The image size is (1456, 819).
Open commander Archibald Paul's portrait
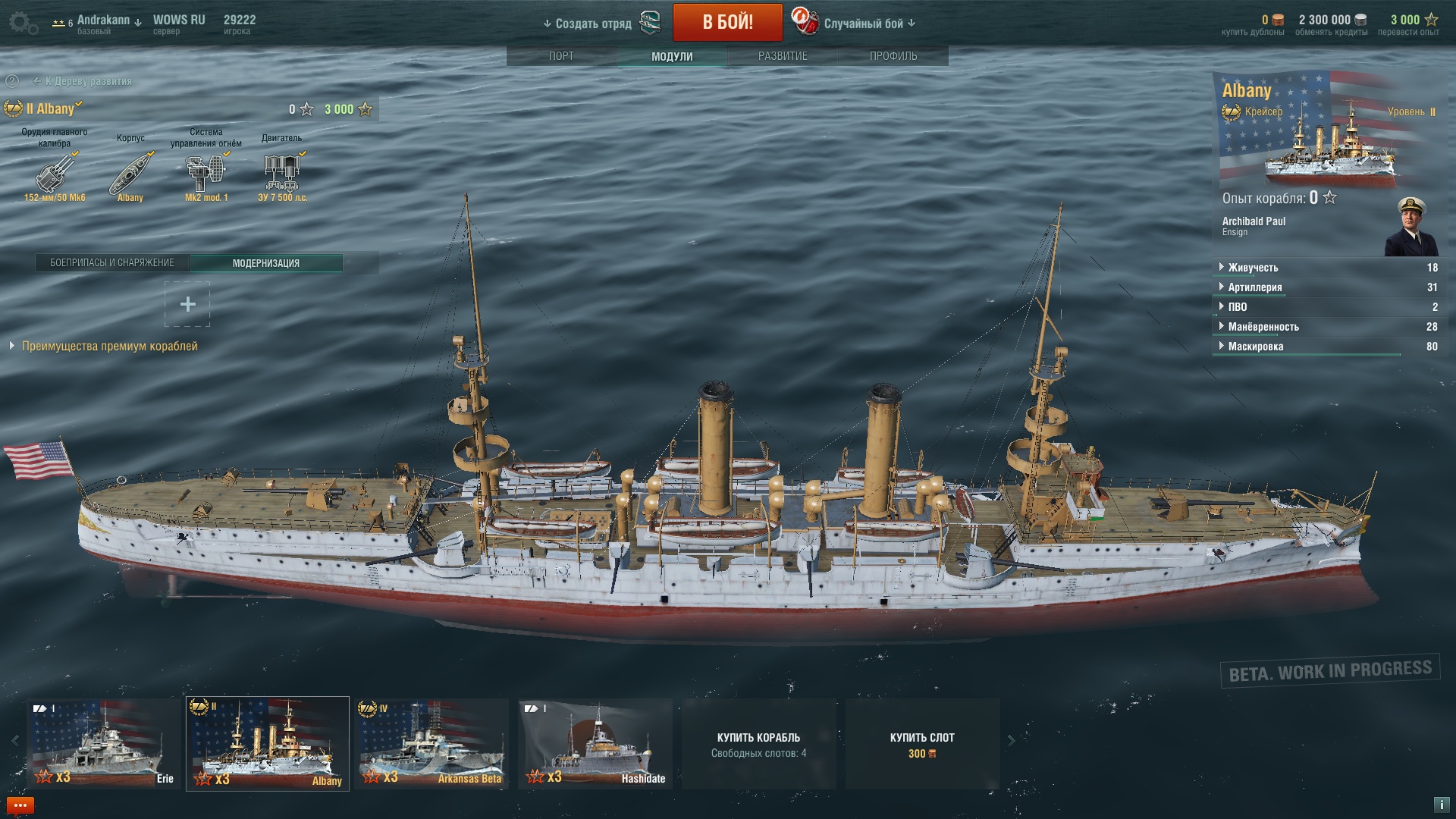[1410, 227]
